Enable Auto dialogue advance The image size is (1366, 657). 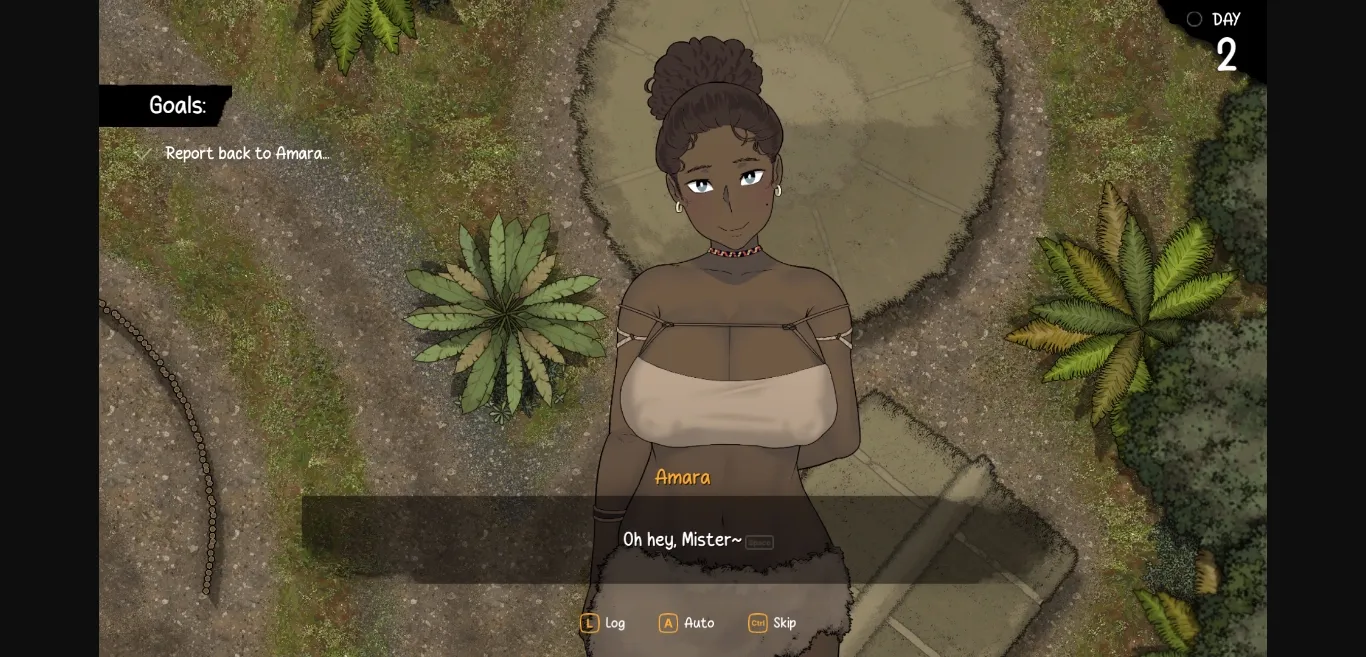[x=687, y=623]
